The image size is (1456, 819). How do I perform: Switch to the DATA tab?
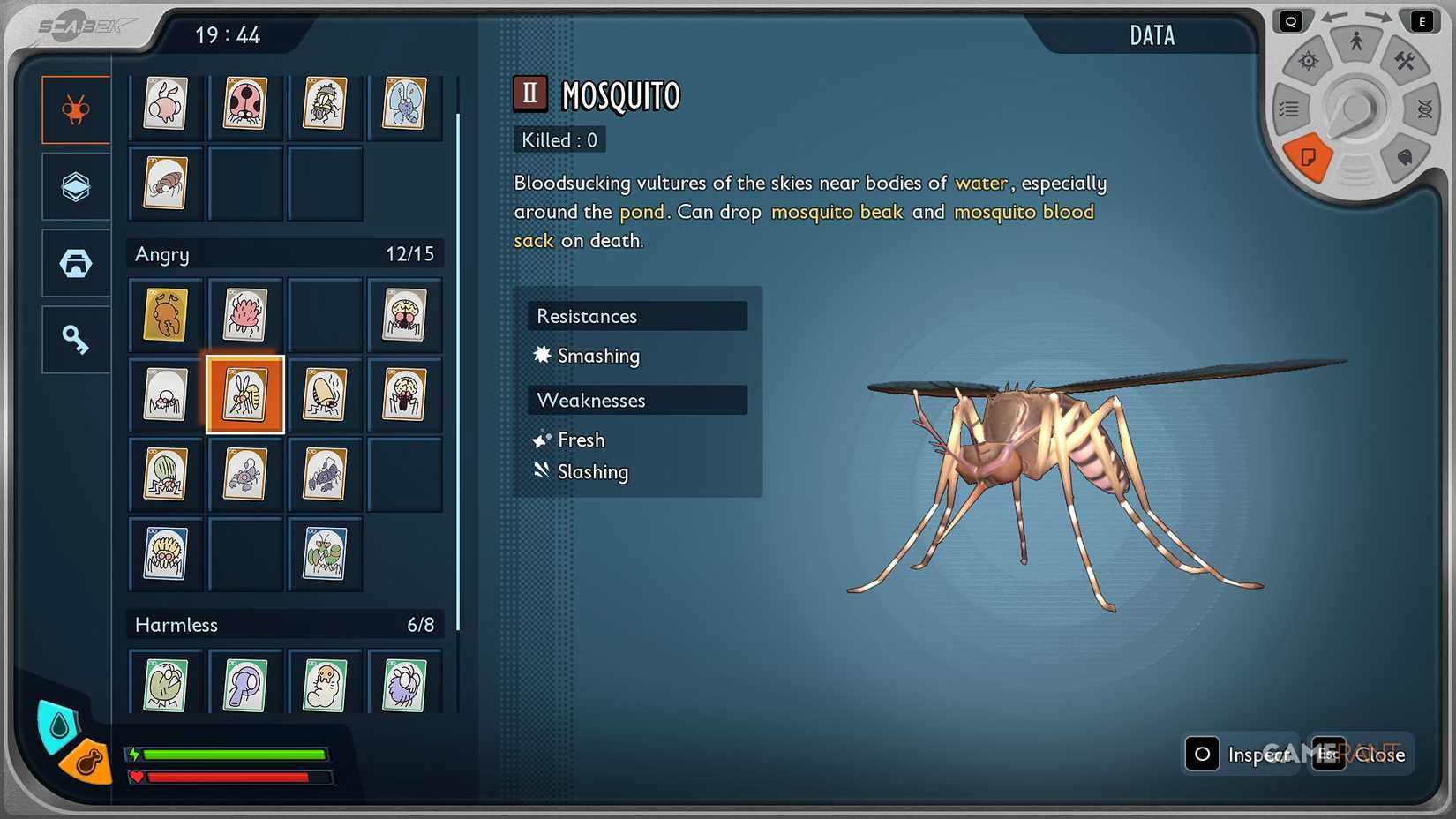click(x=1152, y=35)
